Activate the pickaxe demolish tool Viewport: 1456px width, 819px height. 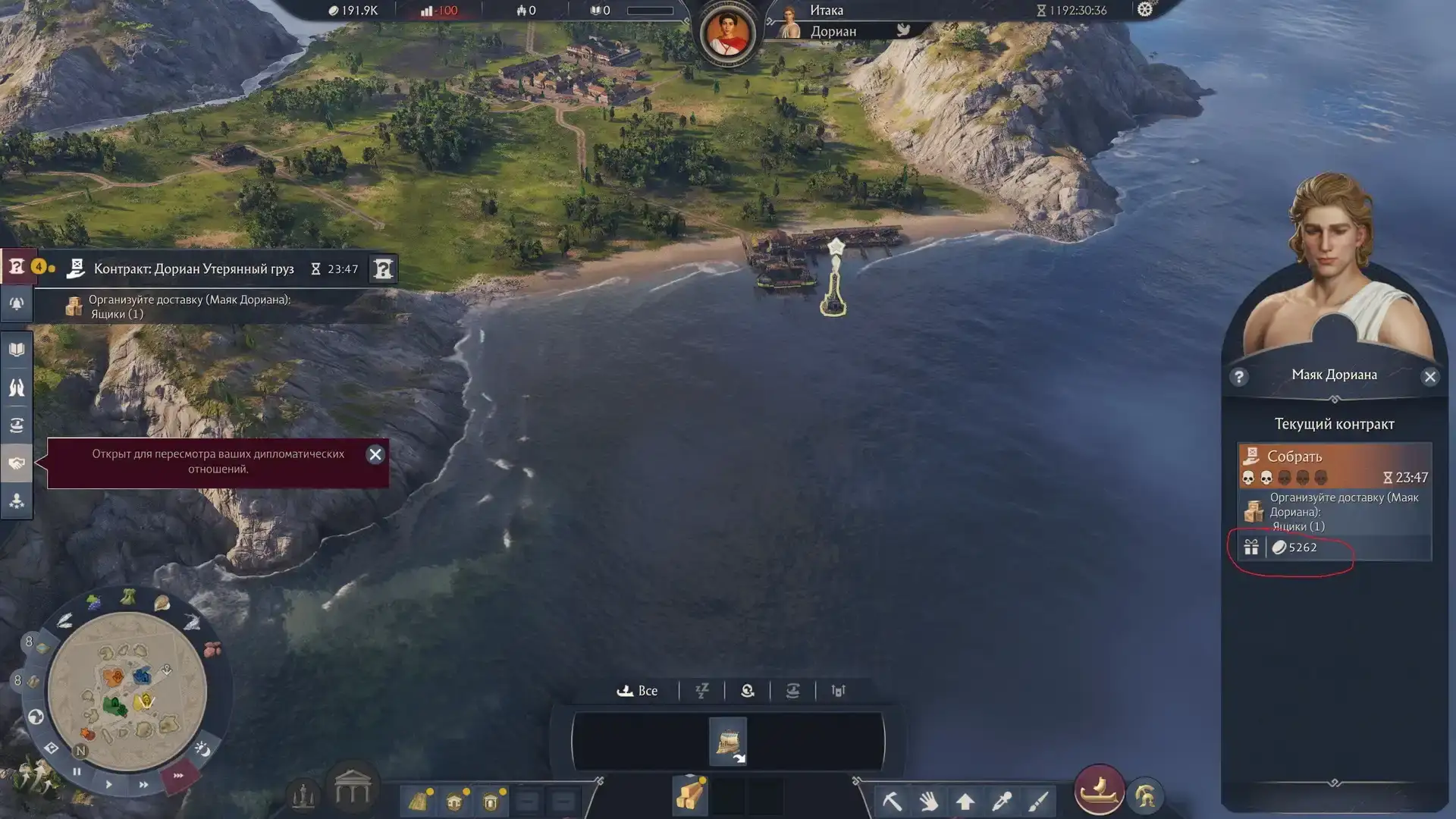click(x=893, y=800)
